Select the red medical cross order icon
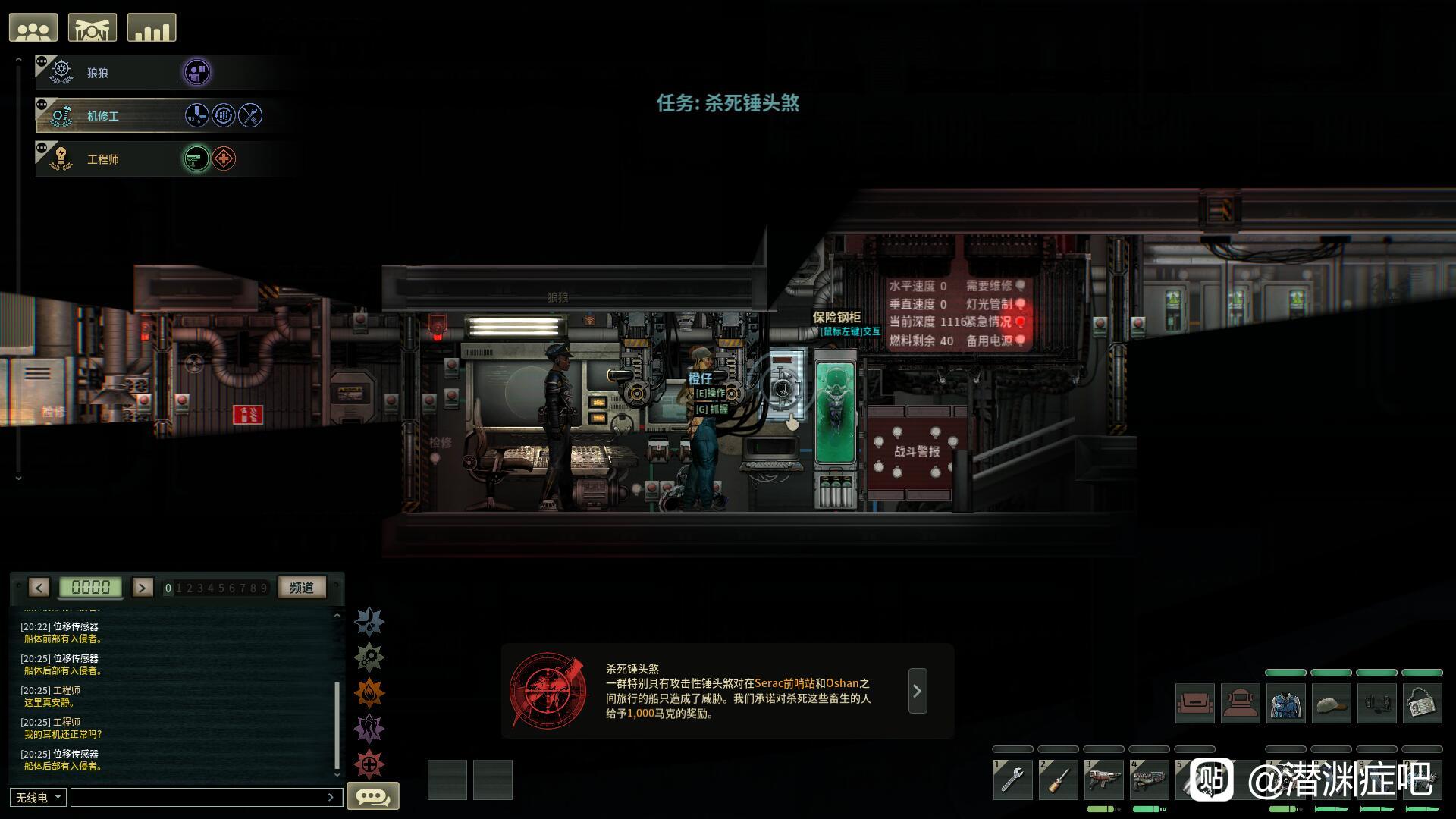Image resolution: width=1456 pixels, height=819 pixels. [369, 764]
